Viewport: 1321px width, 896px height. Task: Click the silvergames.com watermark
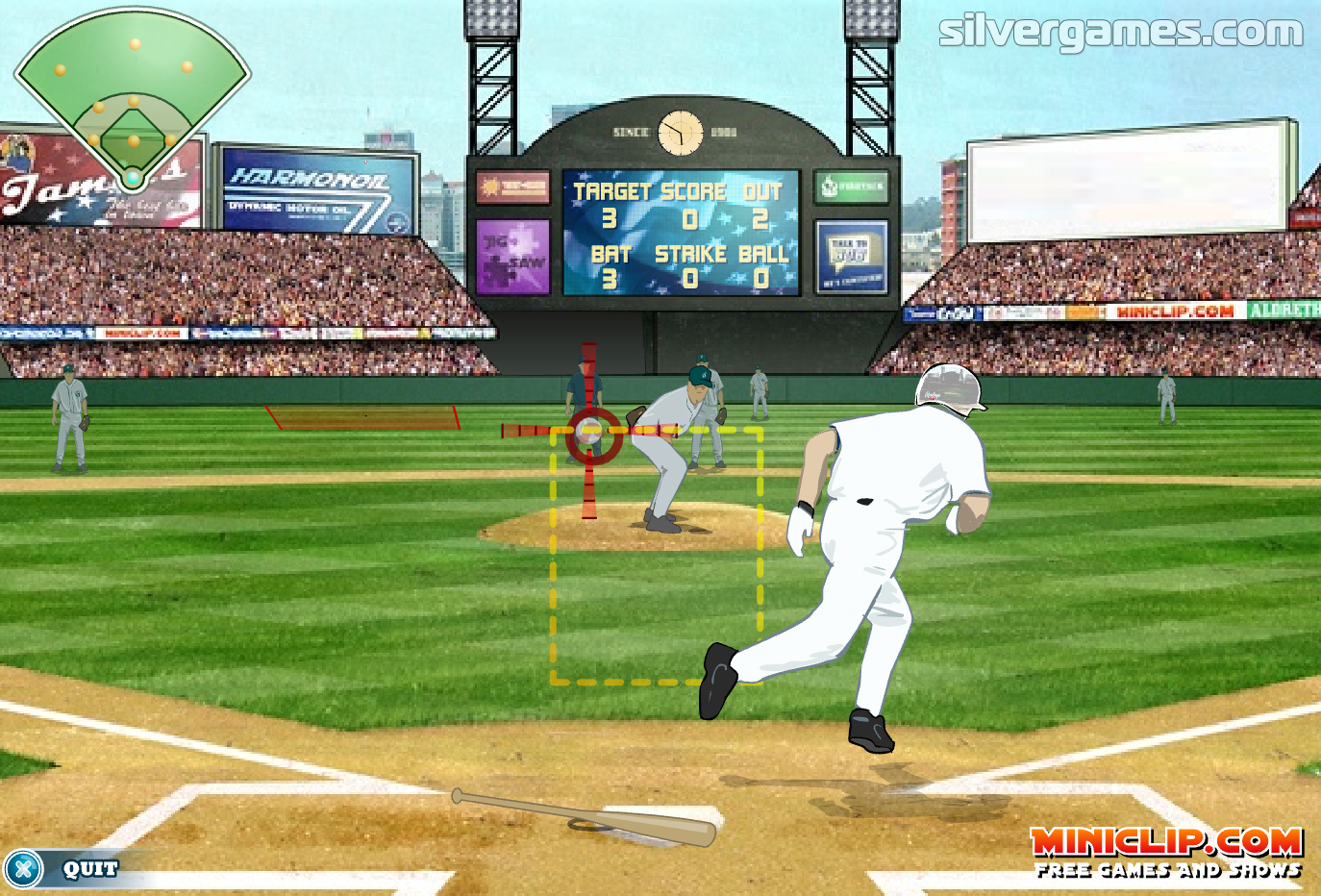coord(1120,32)
